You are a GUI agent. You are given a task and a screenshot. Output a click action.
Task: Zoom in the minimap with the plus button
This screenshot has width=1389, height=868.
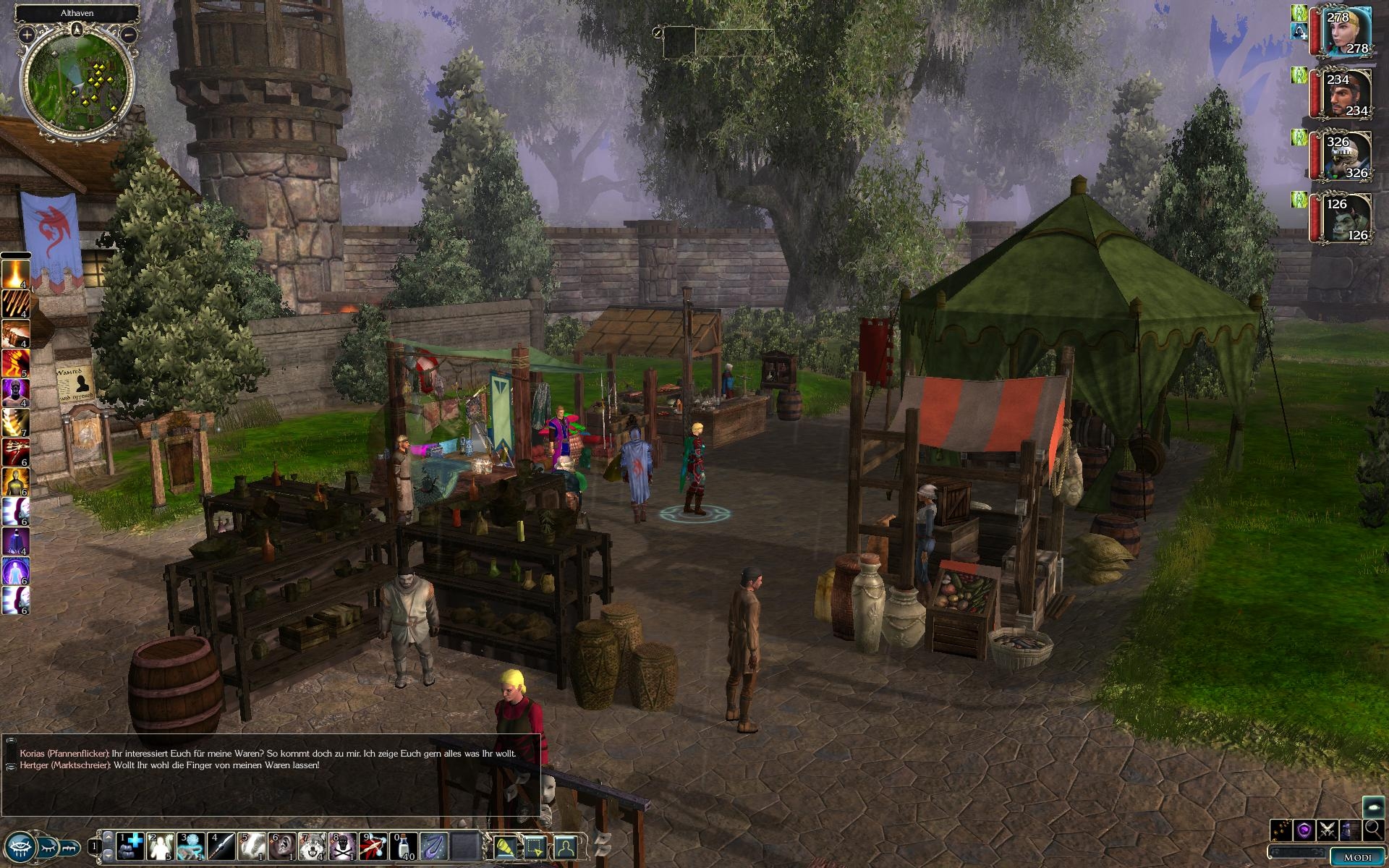(x=27, y=34)
